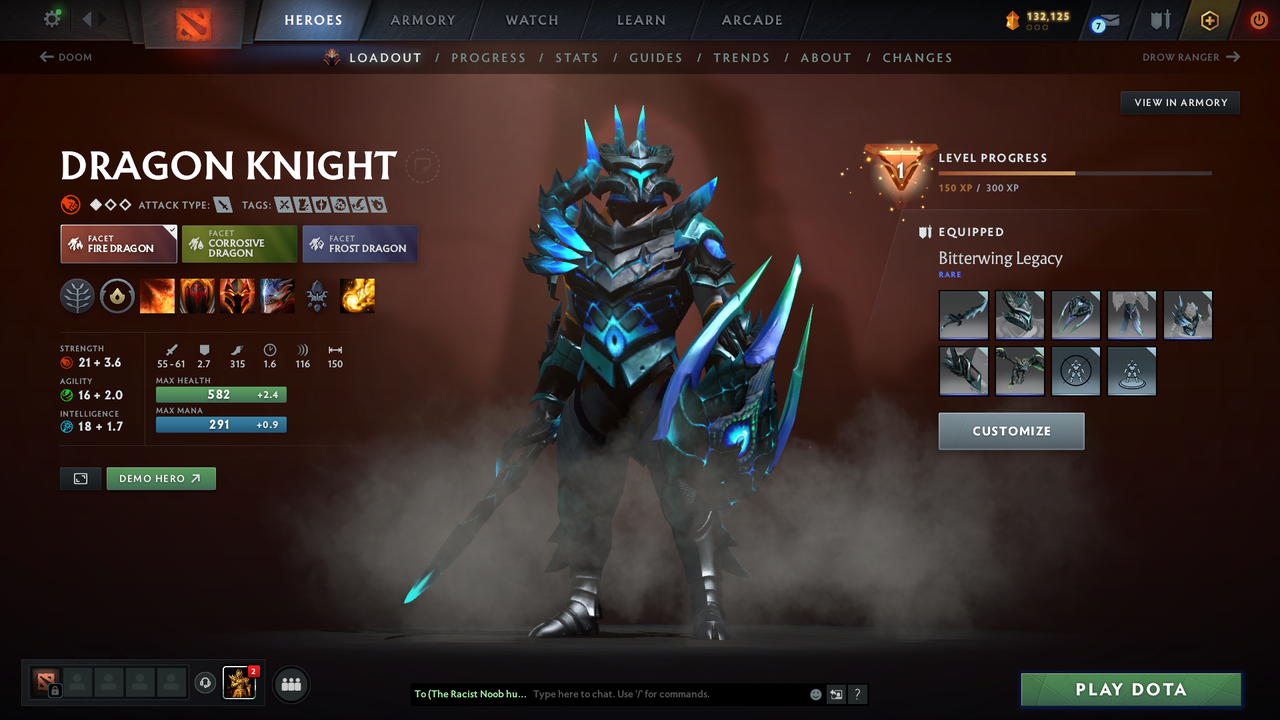Switch to the Corrosive Dragon facet
The width and height of the screenshot is (1280, 720).
click(x=239, y=243)
